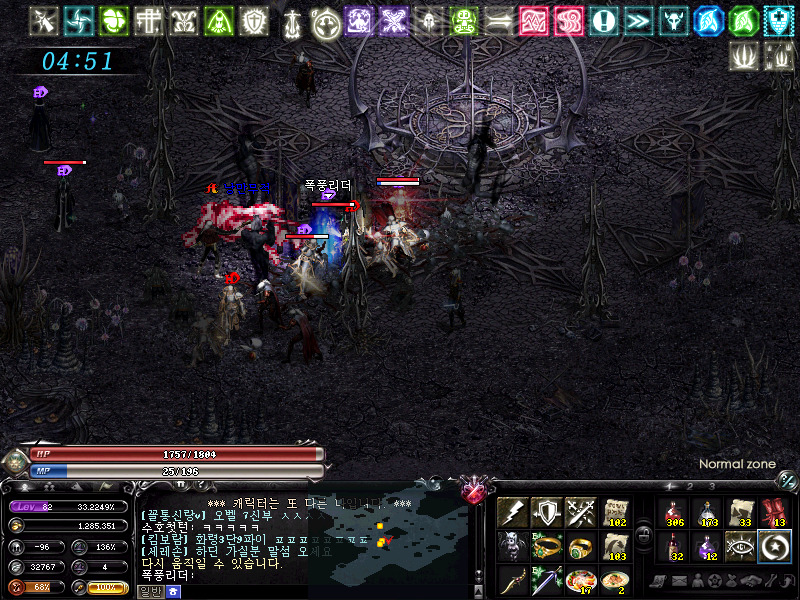Viewport: 800px width, 600px height.
Task: Eat the soup bowl with 2 left
Action: coord(614,580)
